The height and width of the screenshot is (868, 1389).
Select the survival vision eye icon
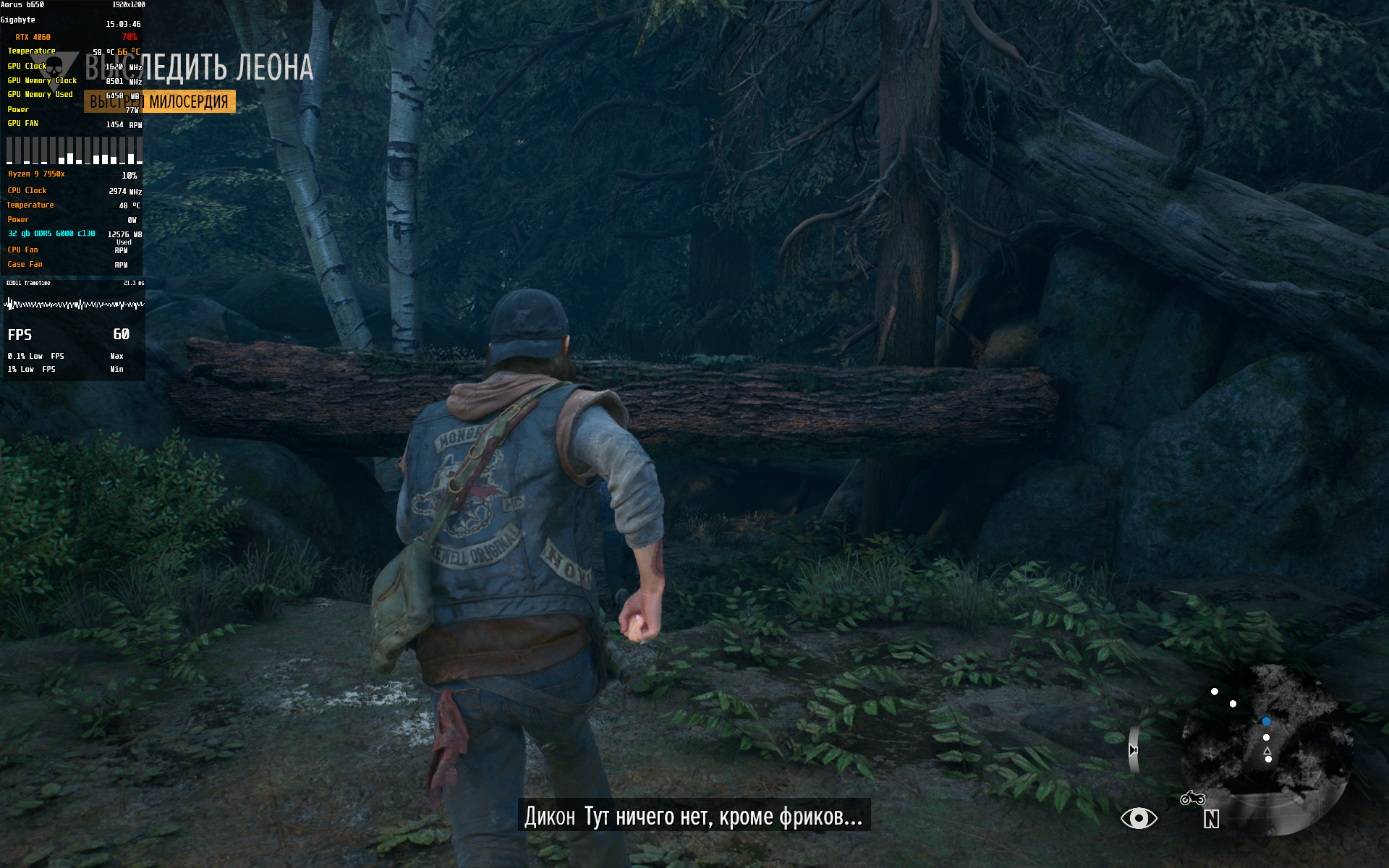pyautogui.click(x=1139, y=818)
